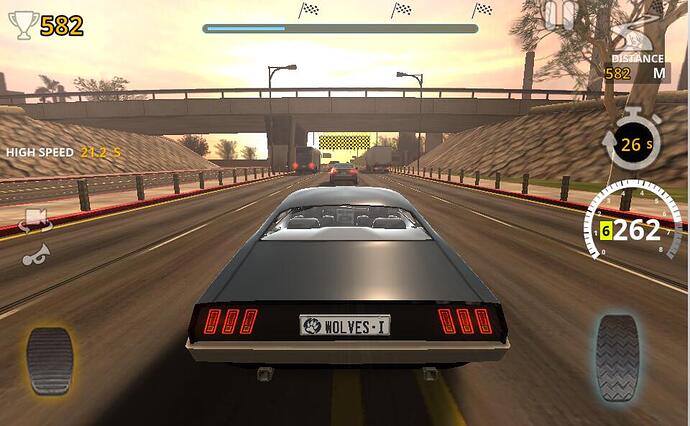Screen dimensions: 690x426
Task: Pause the race with the pause button
Action: click(561, 15)
